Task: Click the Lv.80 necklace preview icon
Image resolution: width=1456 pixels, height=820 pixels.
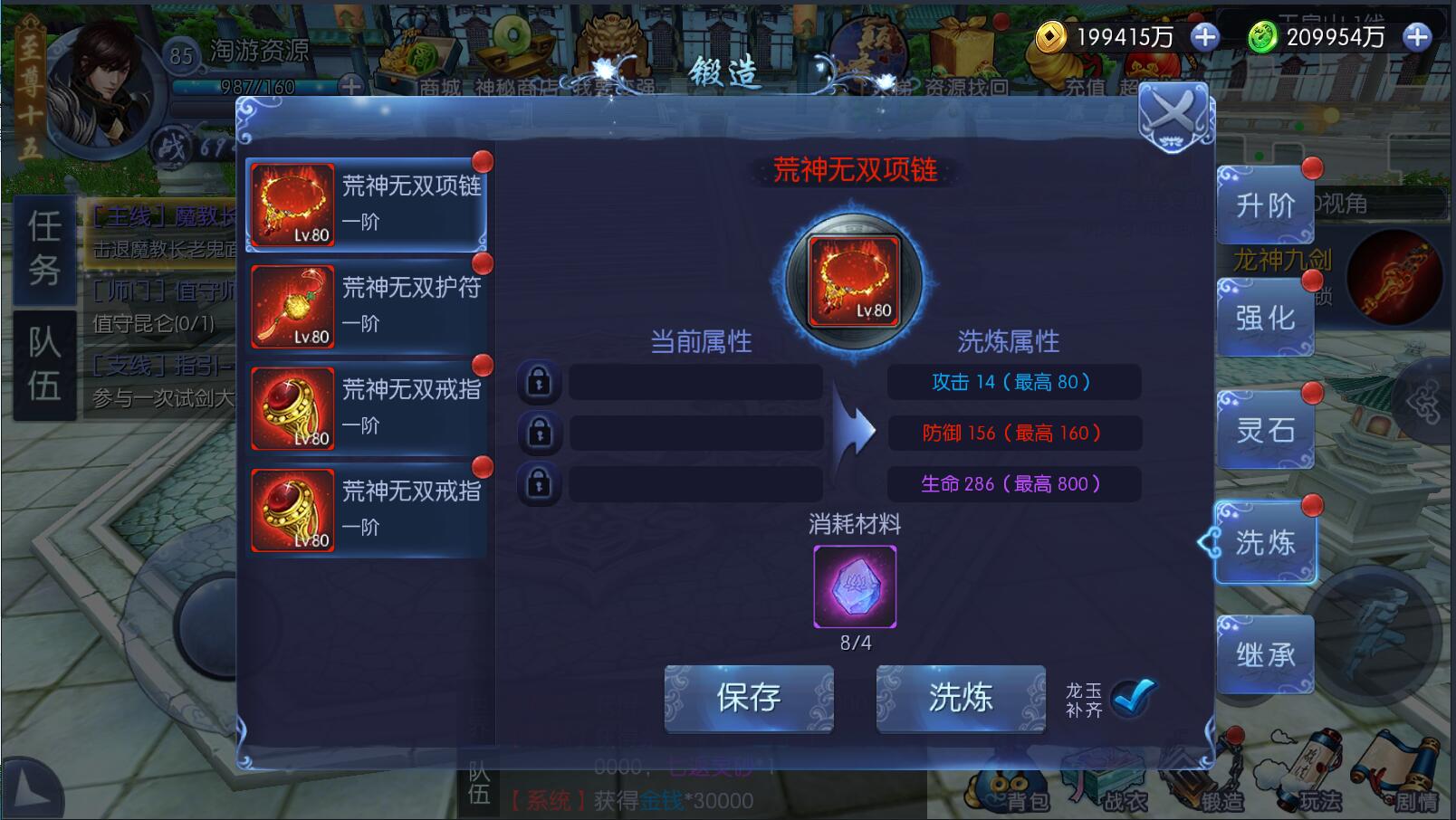Action: [x=854, y=281]
